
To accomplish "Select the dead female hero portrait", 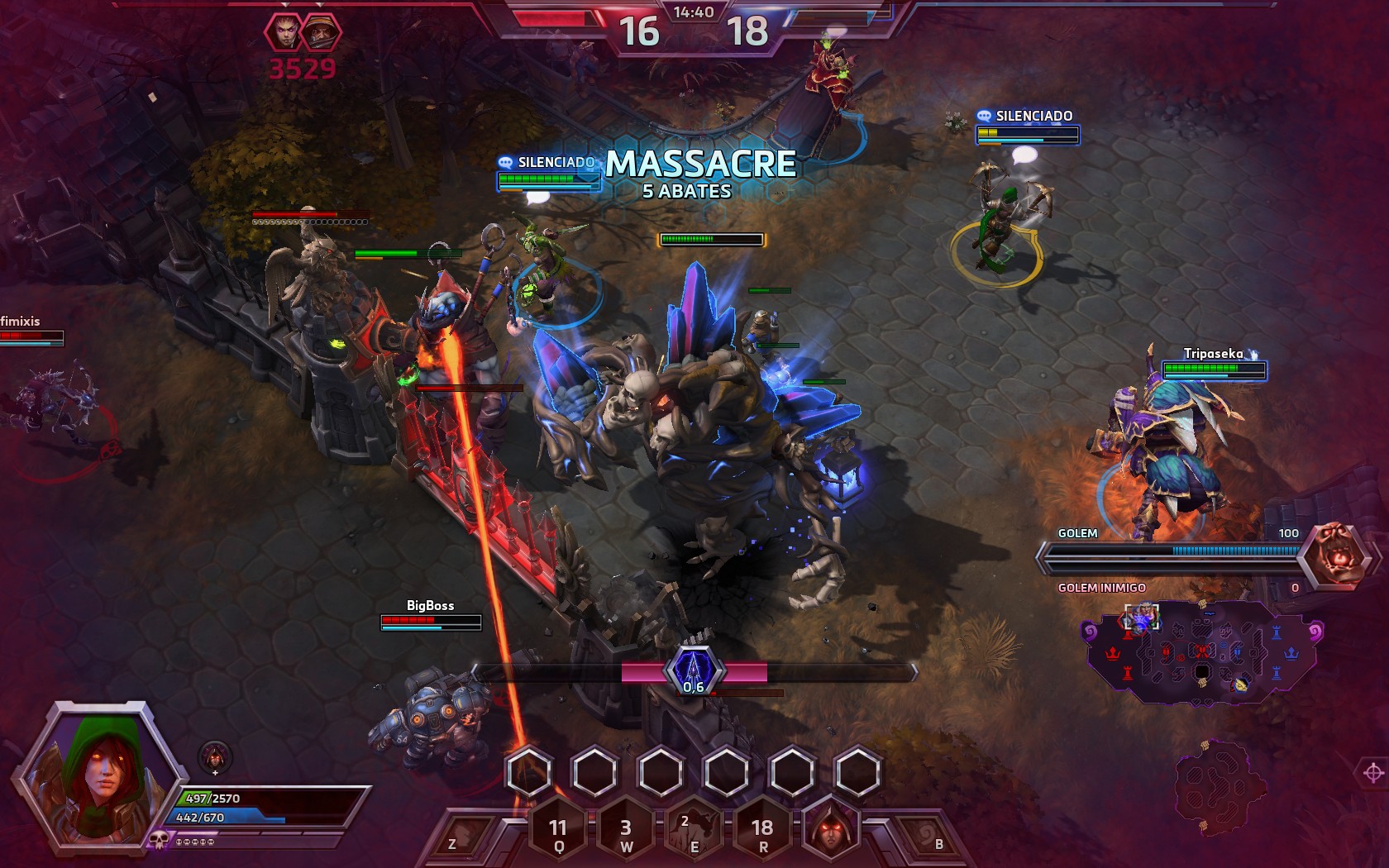I will (284, 32).
